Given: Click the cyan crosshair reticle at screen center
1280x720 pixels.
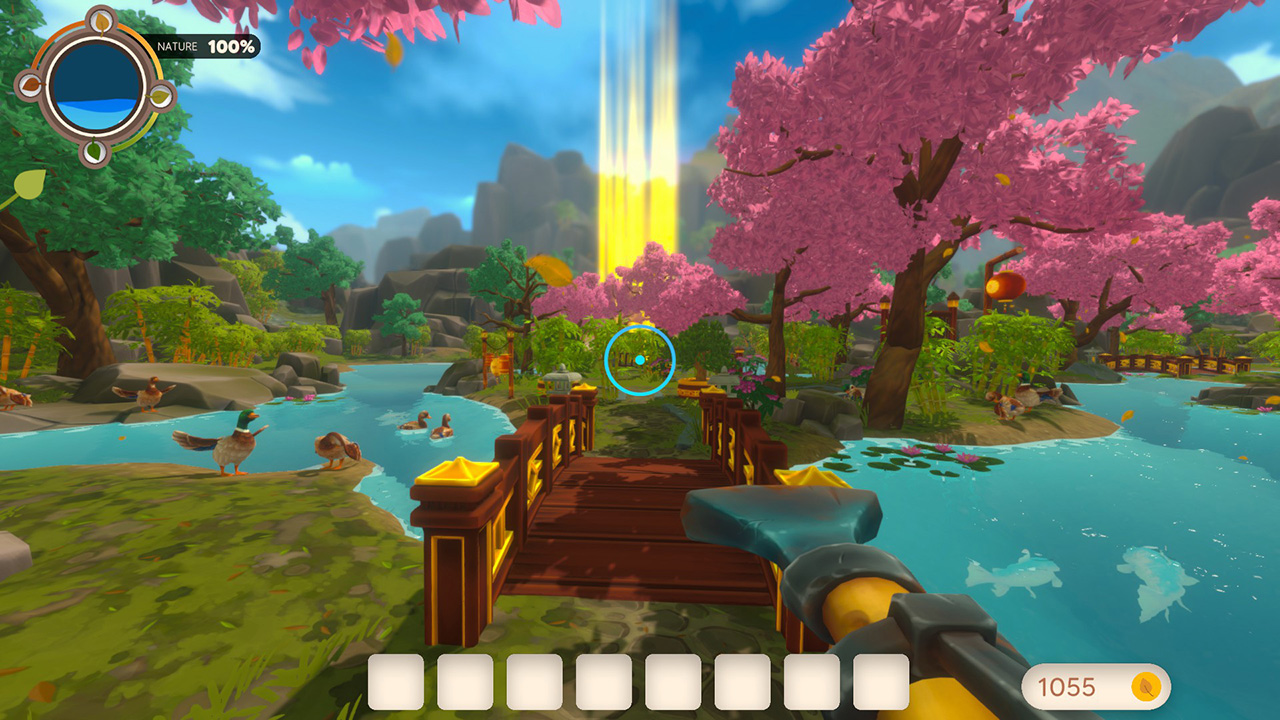Looking at the screenshot, I should pos(640,358).
